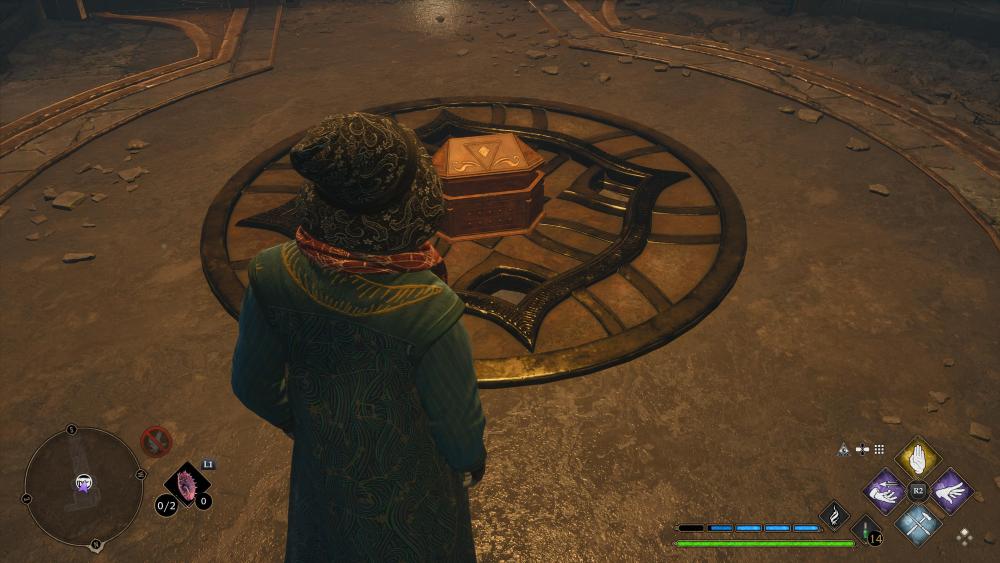Click the white flame ancient magic icon
1000x563 pixels.
click(x=834, y=514)
